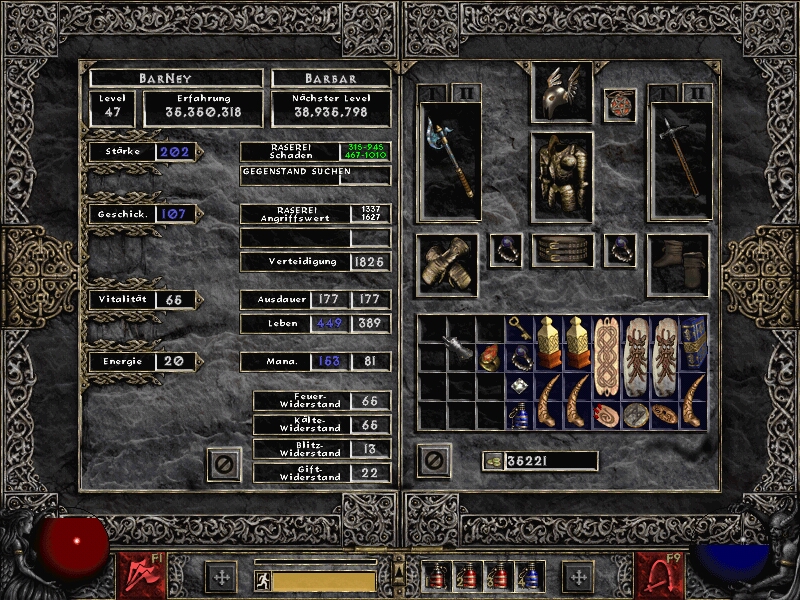Pick up the equipped blue-bladed axe

[449, 160]
